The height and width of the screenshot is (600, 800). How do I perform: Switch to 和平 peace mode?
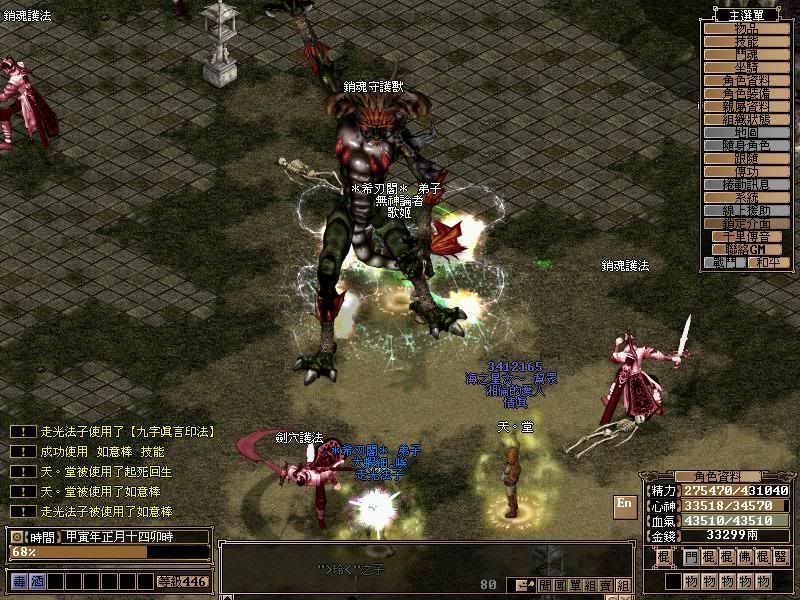tap(768, 263)
